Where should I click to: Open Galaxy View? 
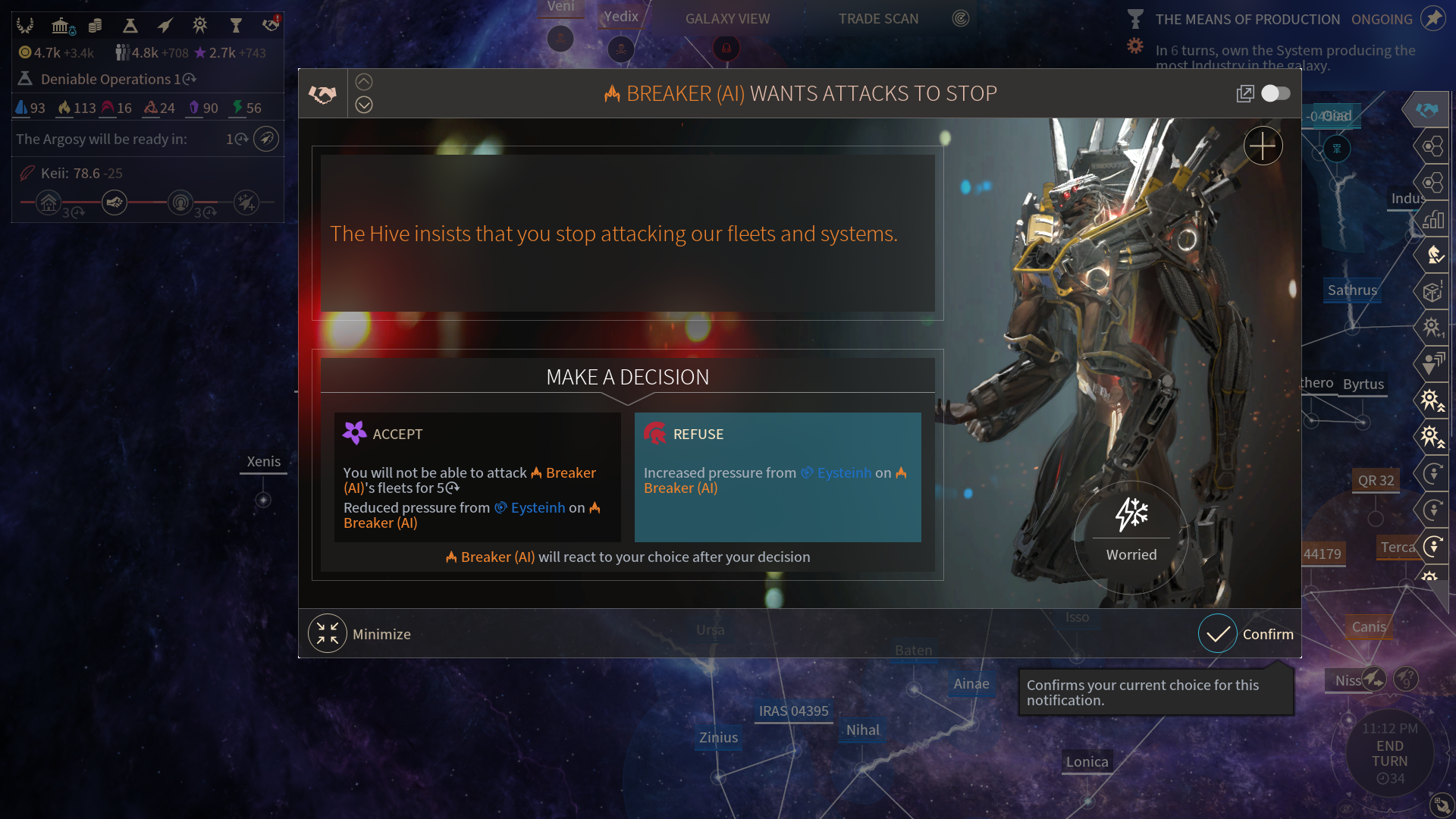click(x=727, y=19)
